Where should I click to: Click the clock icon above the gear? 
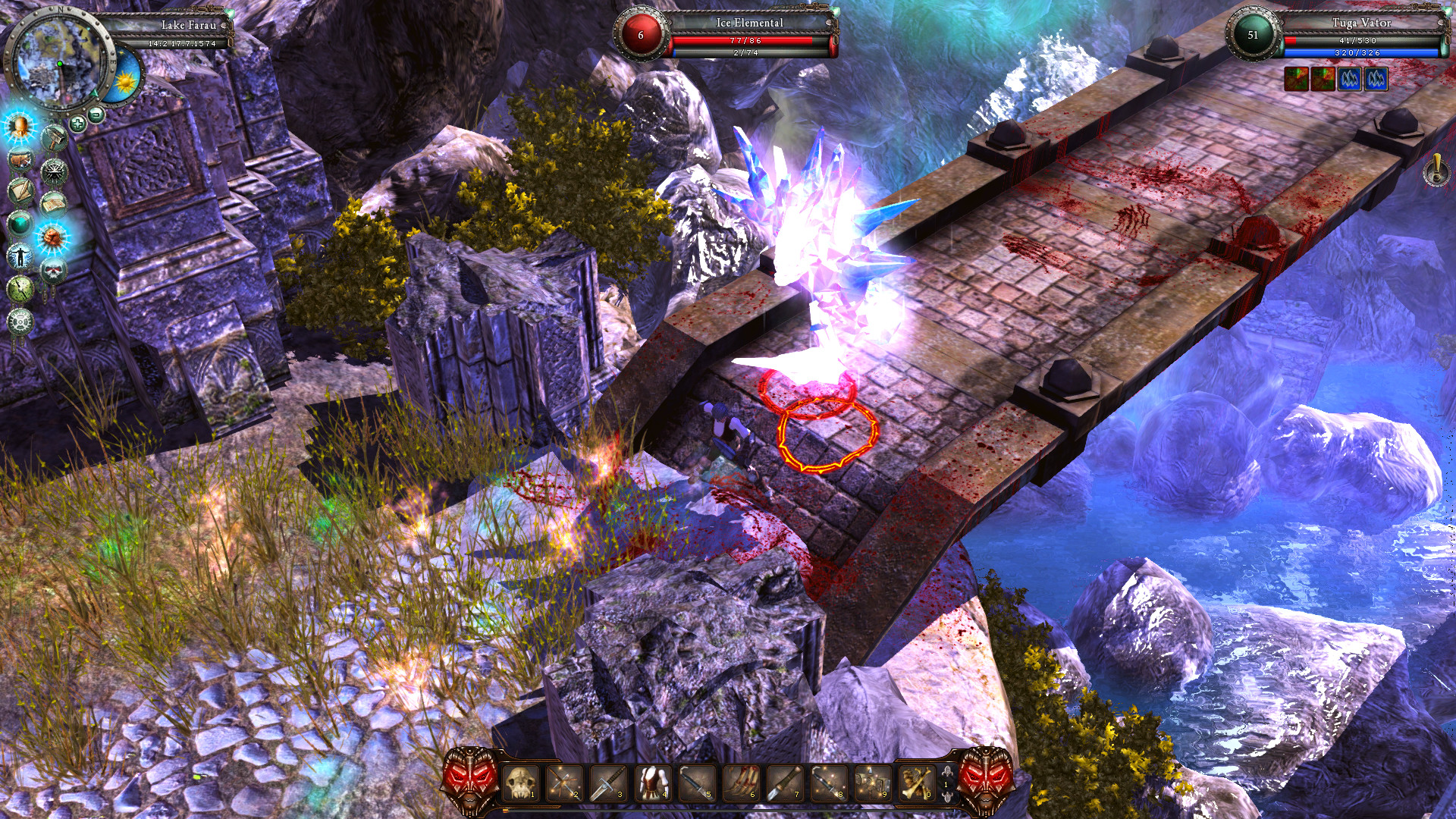20,290
